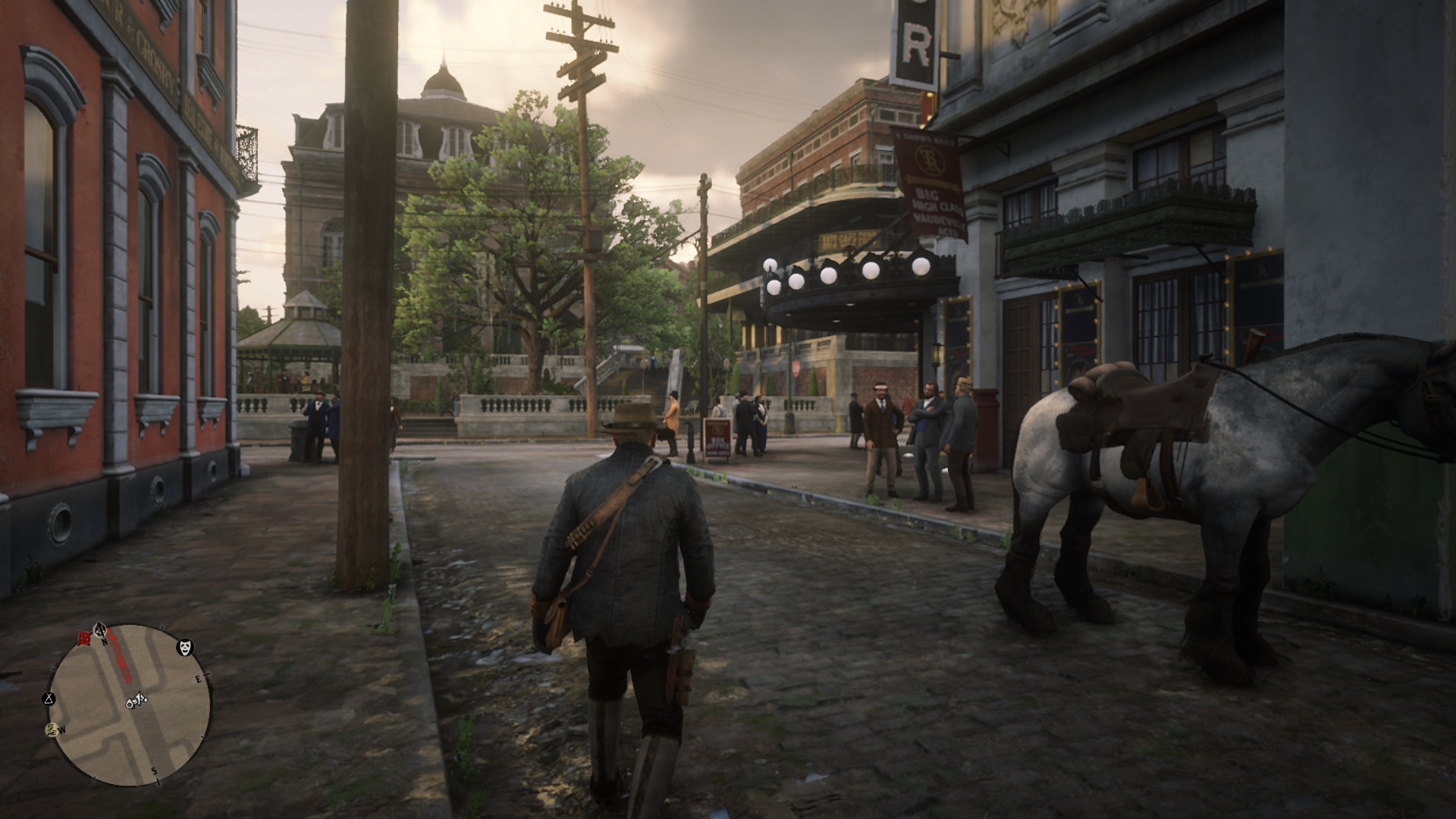Click the yellow script marker near west
1456x819 pixels.
(x=51, y=730)
